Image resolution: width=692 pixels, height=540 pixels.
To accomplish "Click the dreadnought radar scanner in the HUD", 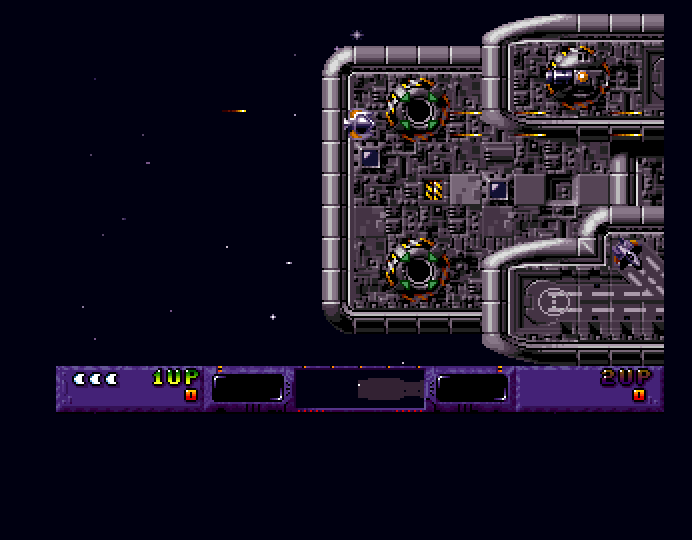I will point(361,388).
